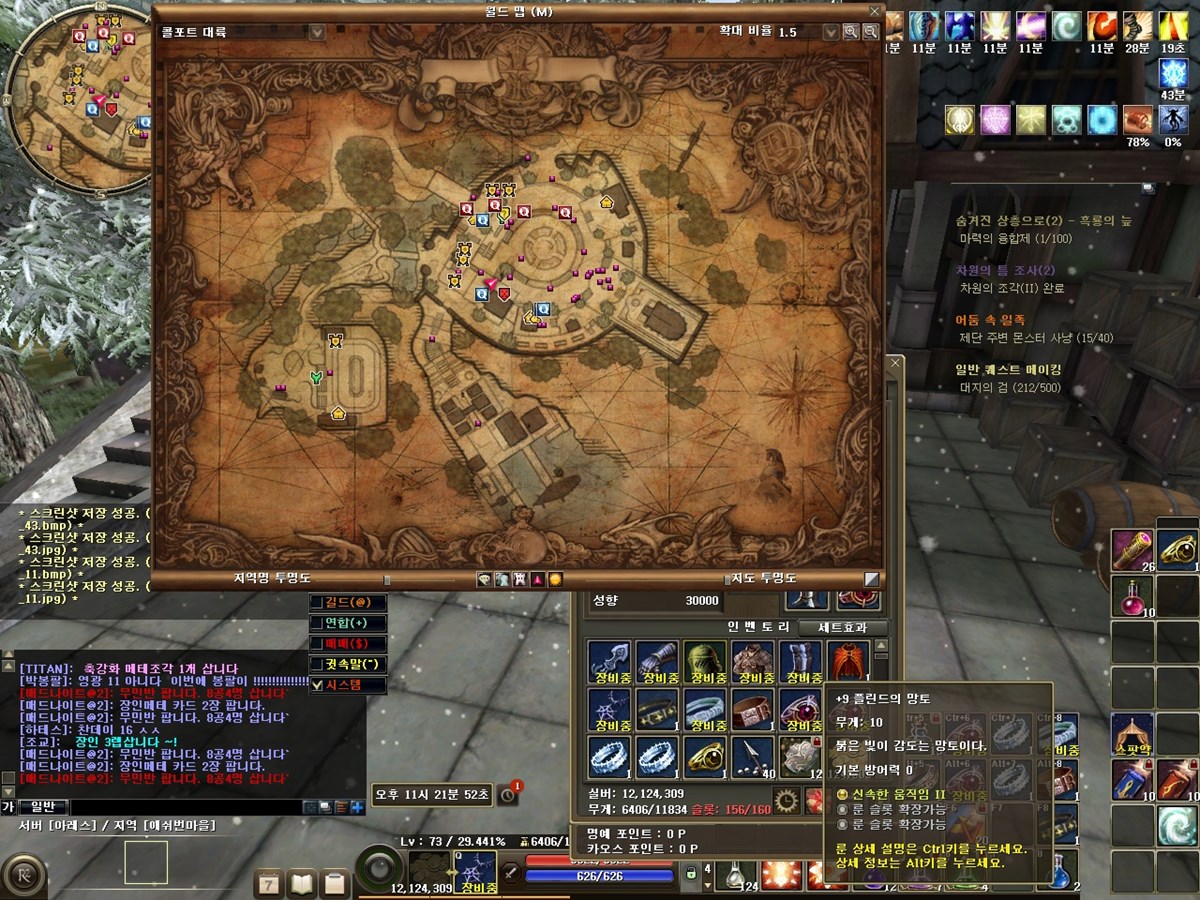
Task: Enable the 연합(+) alliance chat filter
Action: (318, 623)
